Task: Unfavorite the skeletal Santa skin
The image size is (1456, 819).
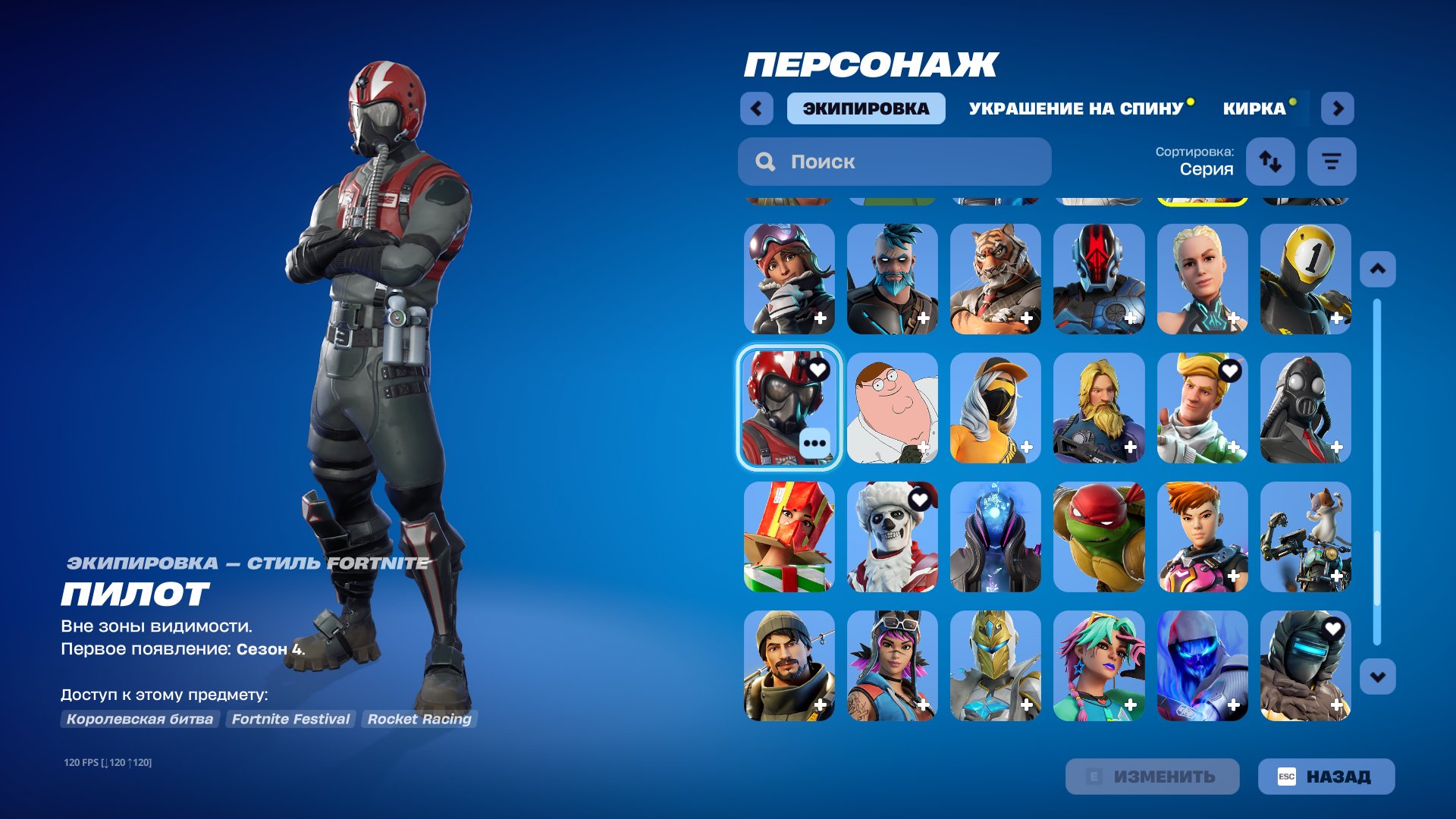Action: 921,498
